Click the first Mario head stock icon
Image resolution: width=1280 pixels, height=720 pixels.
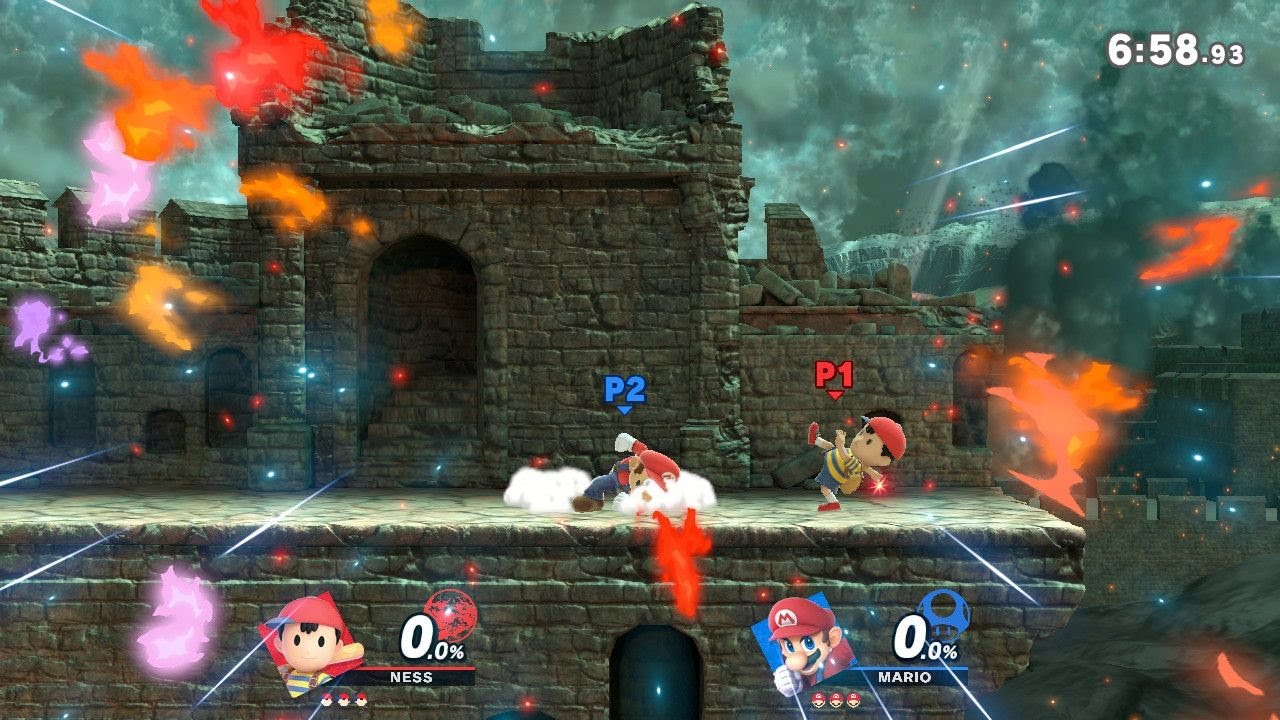[x=818, y=701]
